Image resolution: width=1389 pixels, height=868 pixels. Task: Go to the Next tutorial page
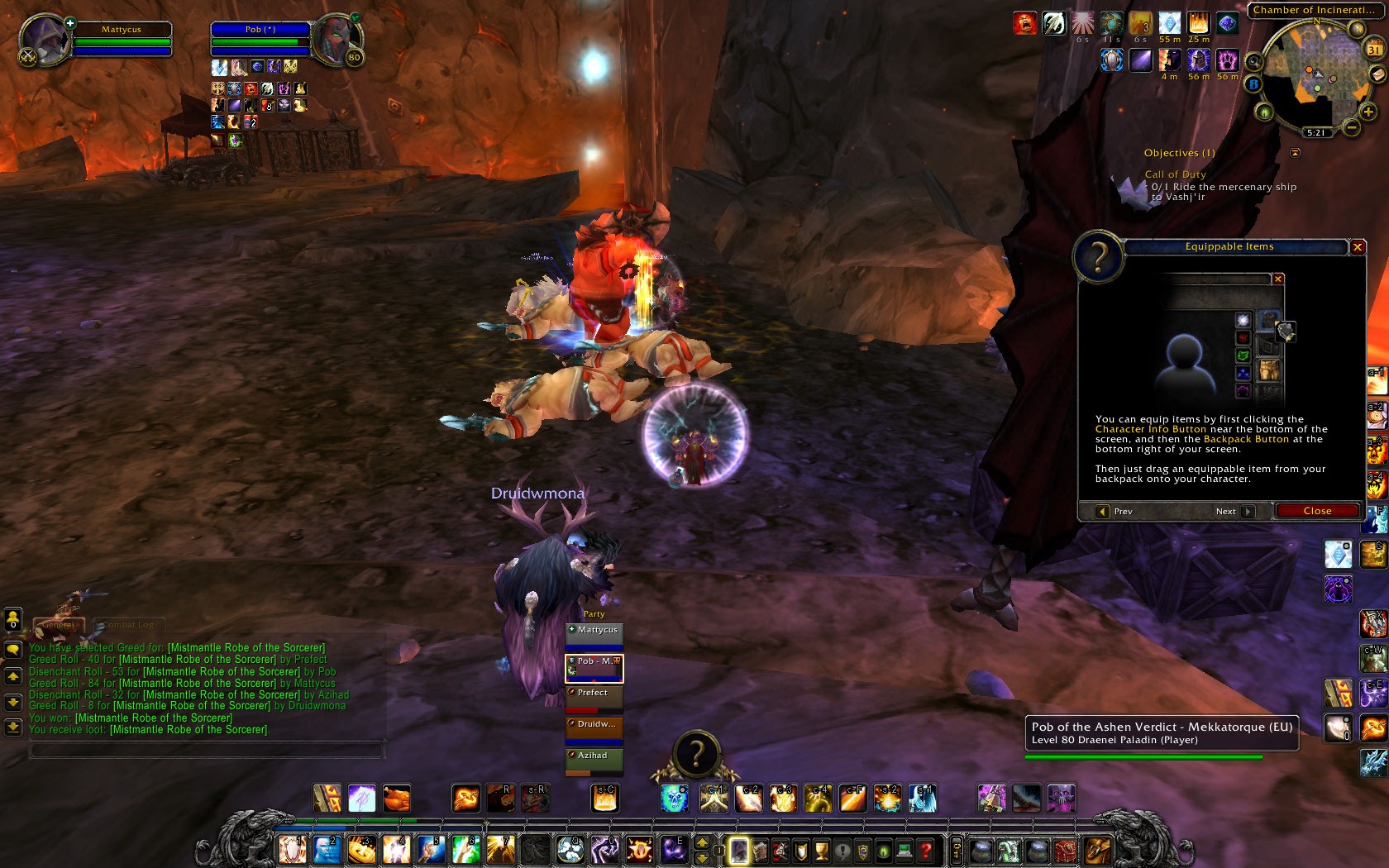coord(1234,512)
